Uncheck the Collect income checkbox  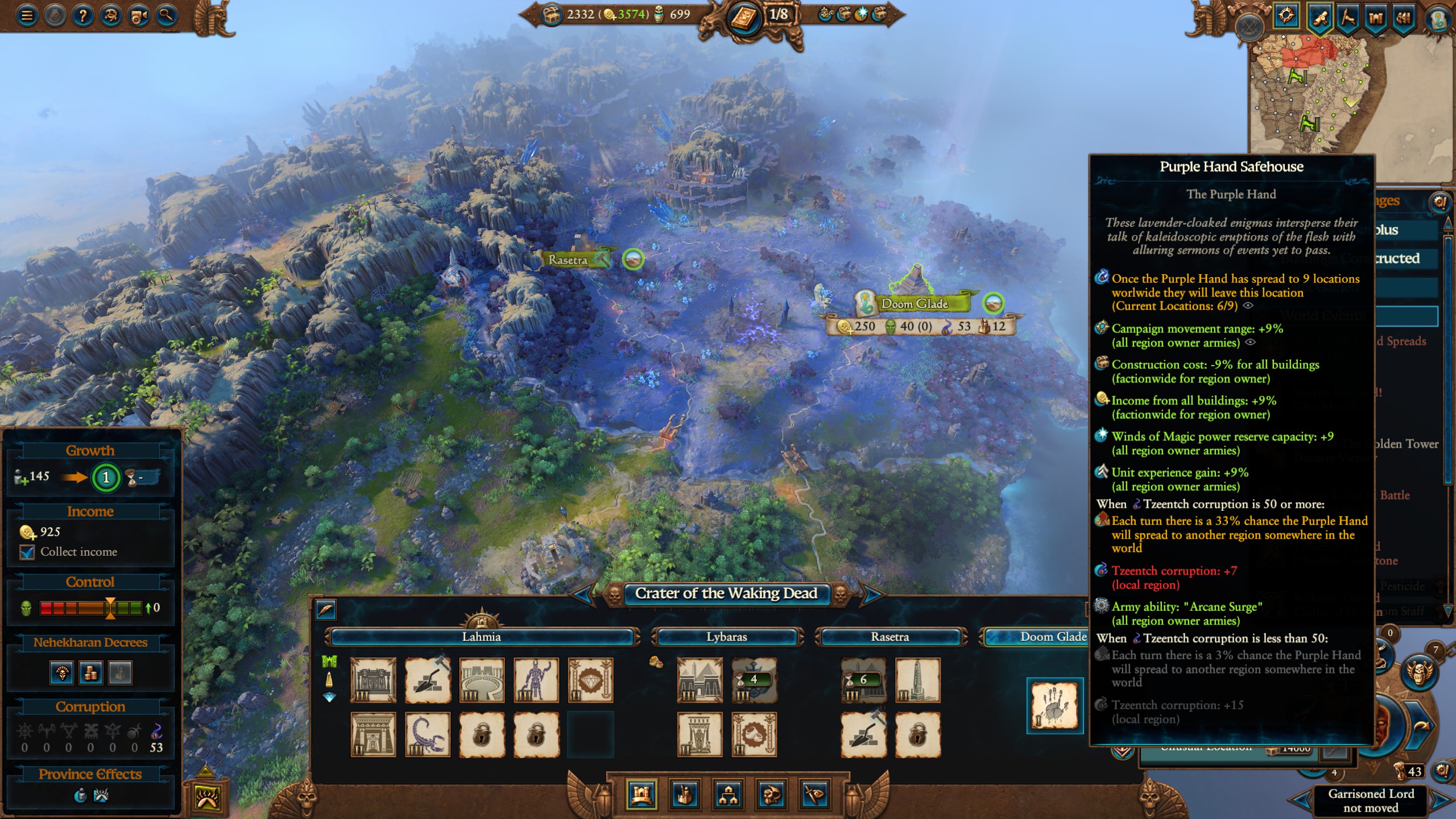coord(27,552)
